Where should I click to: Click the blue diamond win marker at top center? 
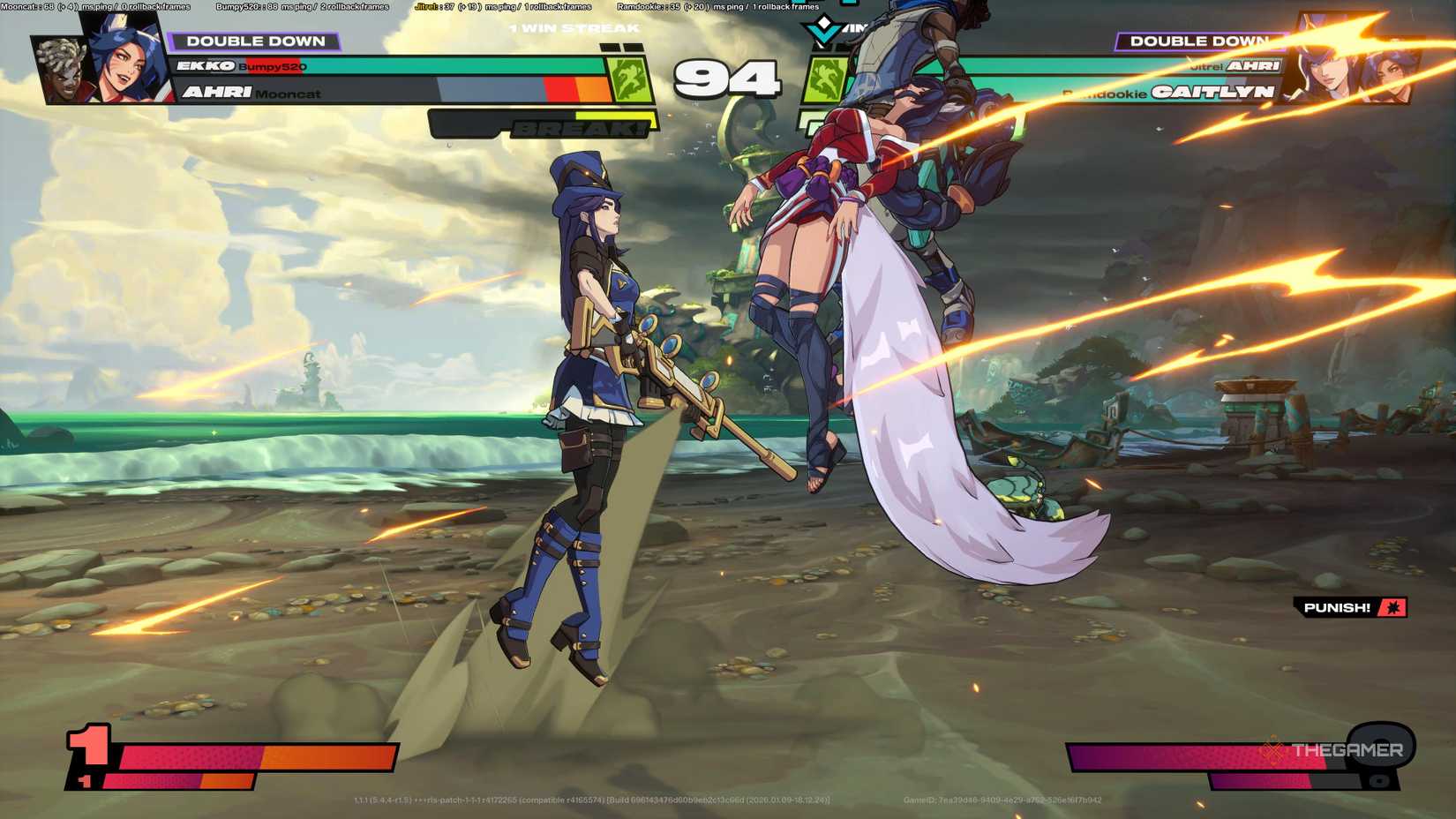pos(821,30)
